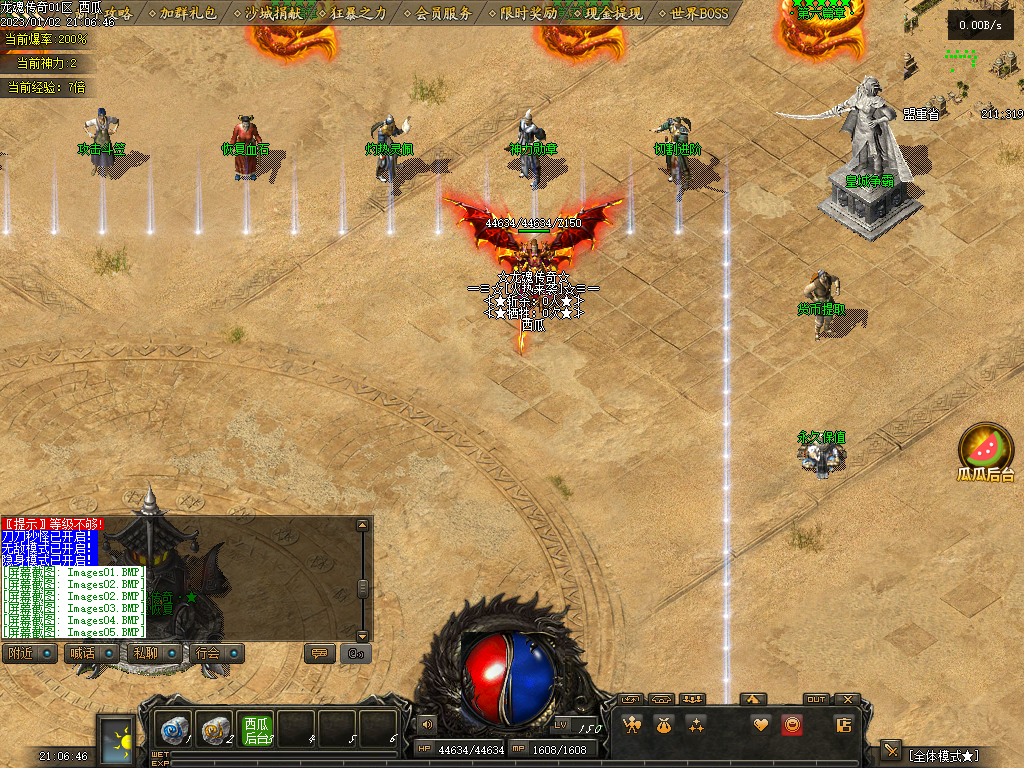Image resolution: width=1024 pixels, height=768 pixels.
Task: Open the 世界BOSS menu
Action: pos(699,14)
